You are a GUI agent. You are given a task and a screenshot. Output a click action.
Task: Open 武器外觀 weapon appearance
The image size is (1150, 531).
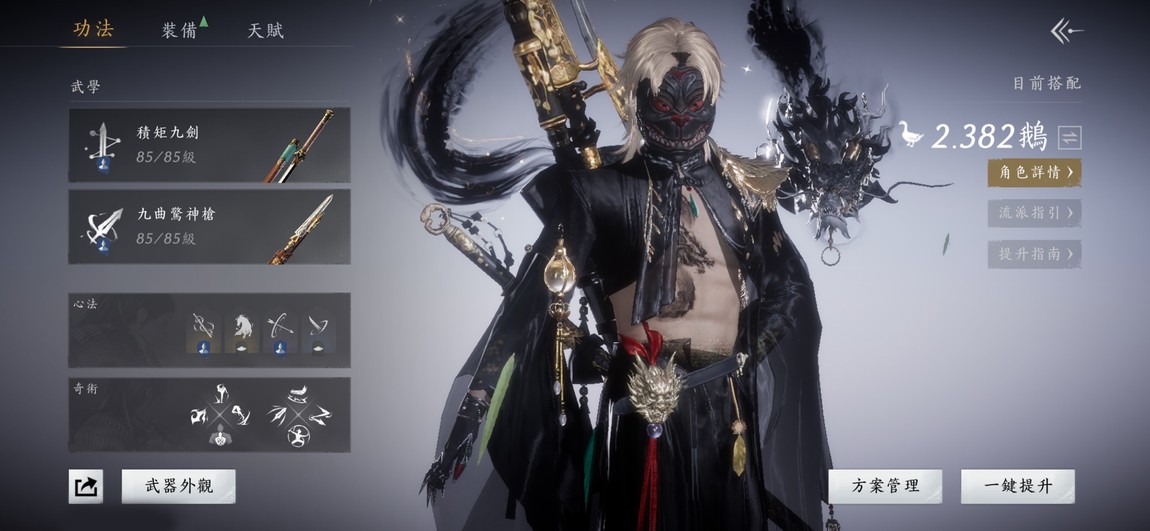(x=179, y=487)
